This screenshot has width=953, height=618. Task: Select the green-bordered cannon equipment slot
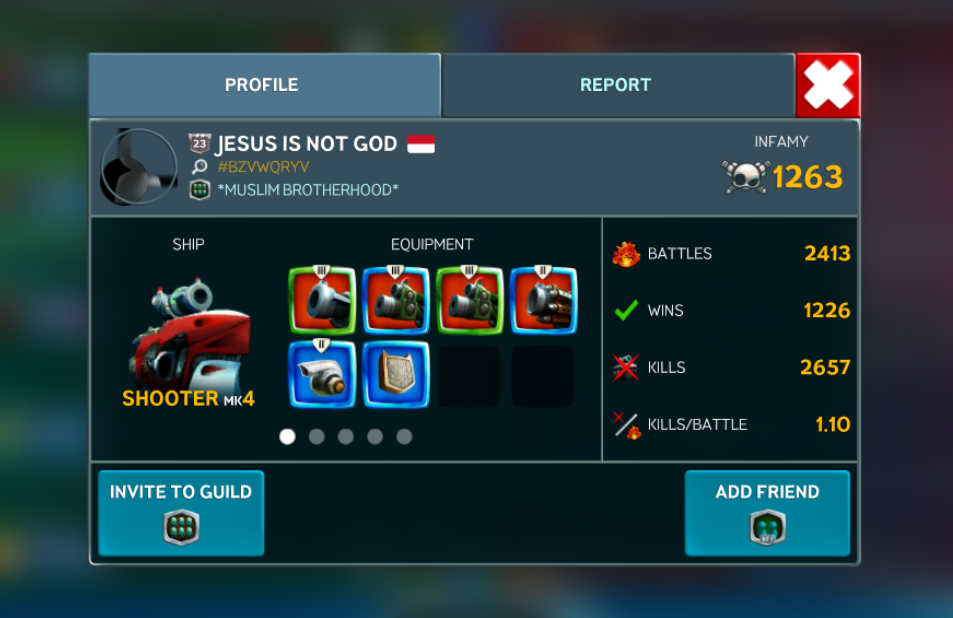pyautogui.click(x=322, y=300)
